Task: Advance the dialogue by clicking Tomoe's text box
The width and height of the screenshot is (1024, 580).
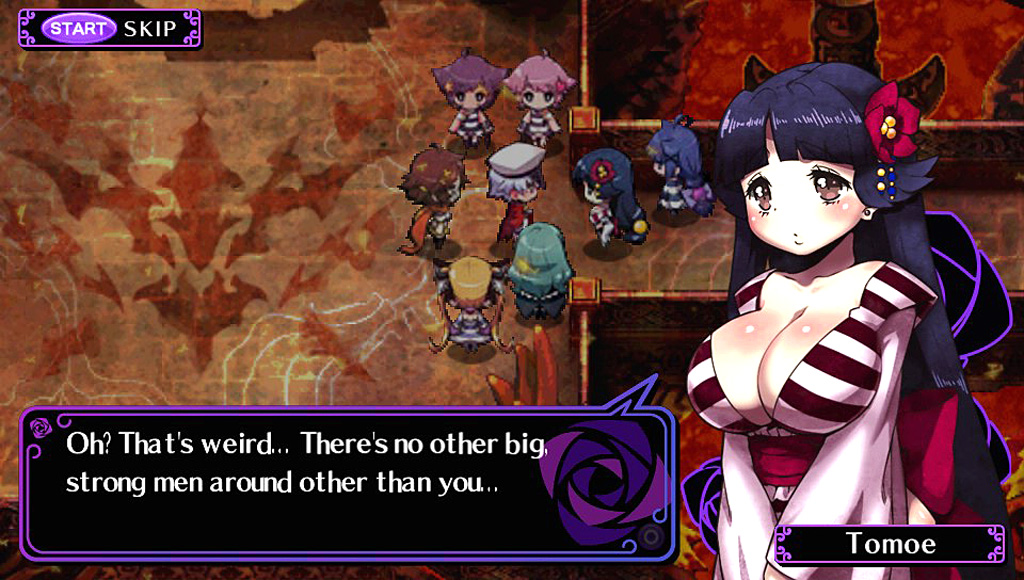Action: click(x=340, y=480)
